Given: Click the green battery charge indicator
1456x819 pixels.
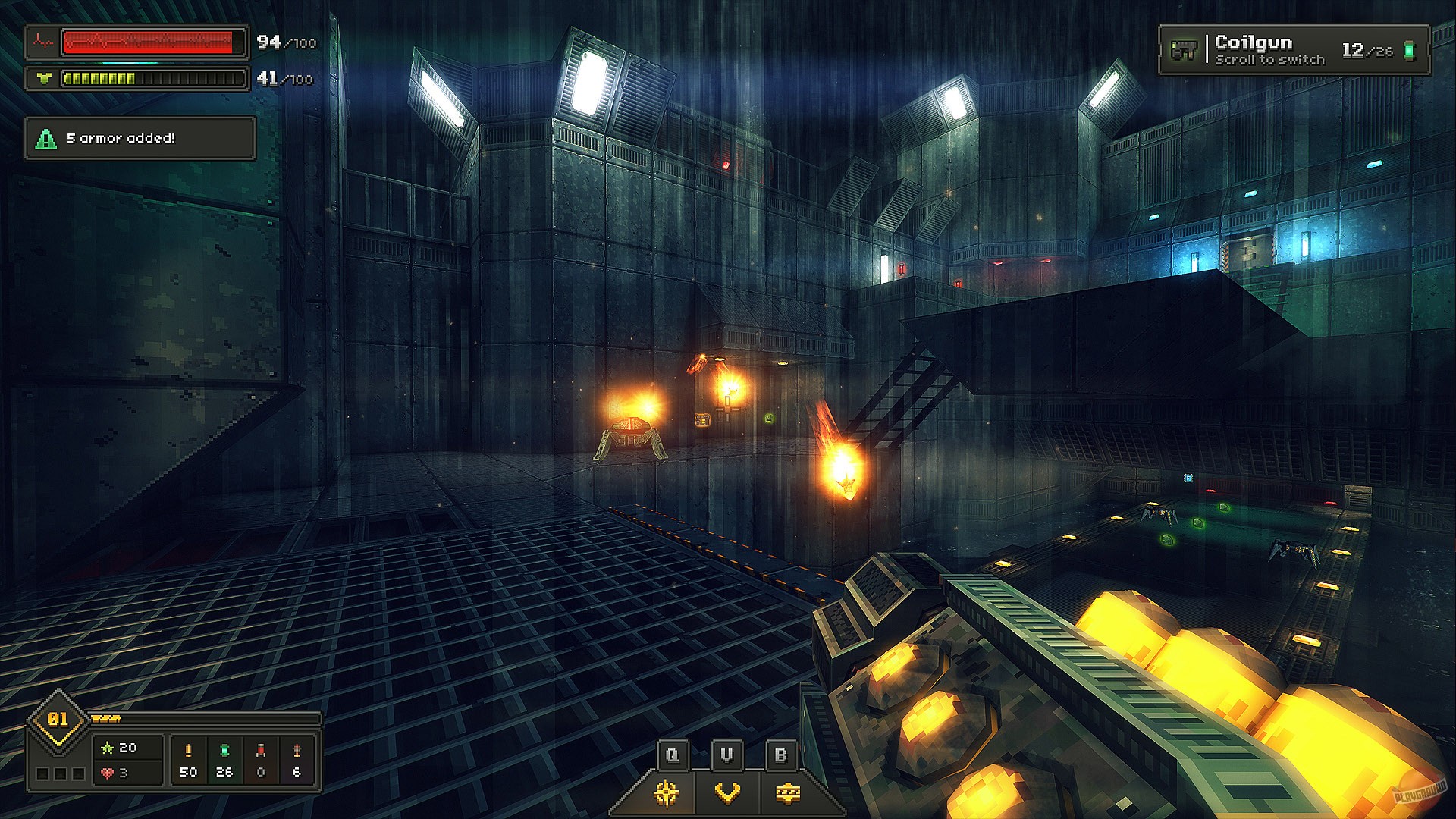Looking at the screenshot, I should [1409, 49].
